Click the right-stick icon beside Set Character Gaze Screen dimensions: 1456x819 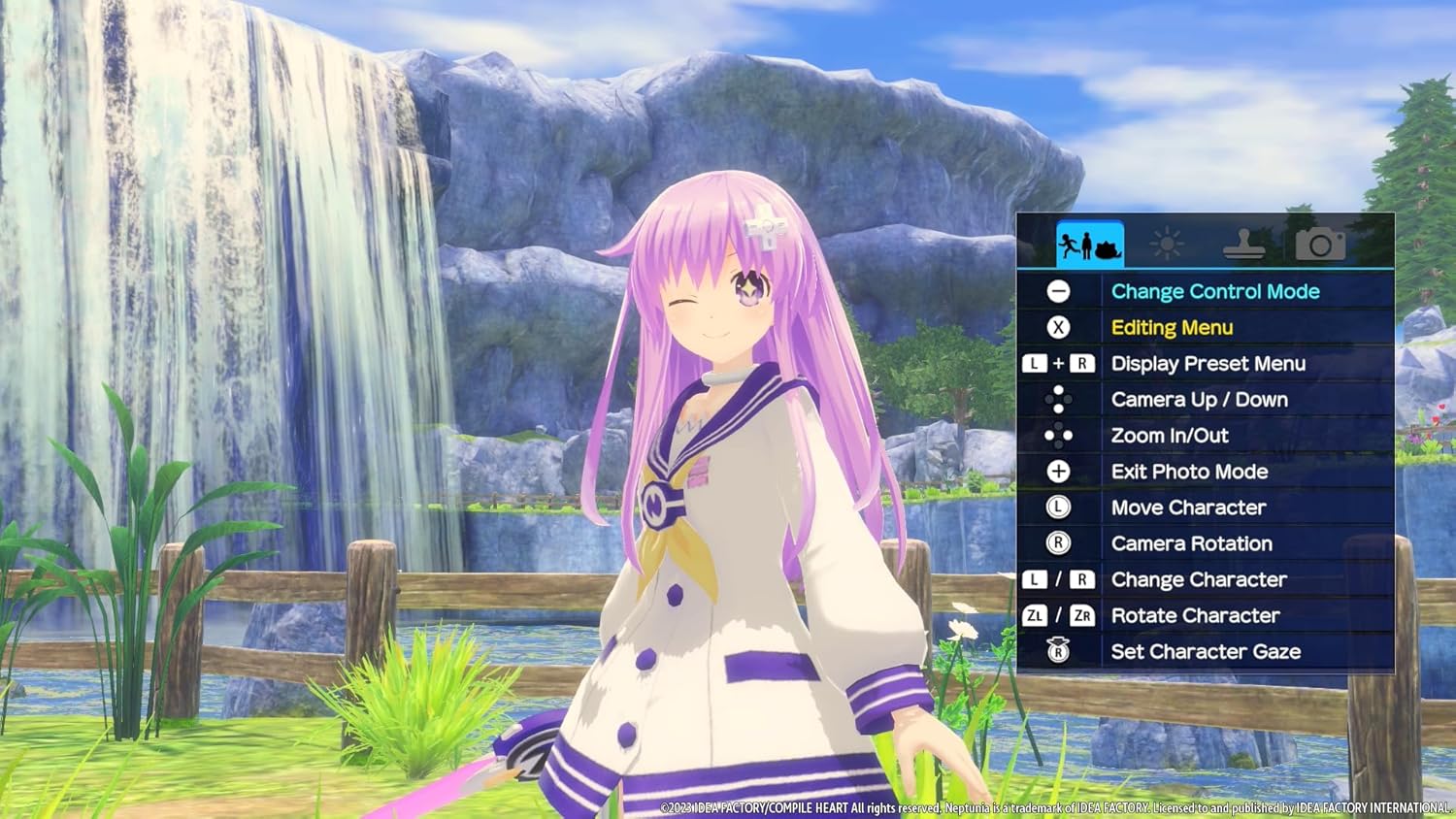point(1058,651)
